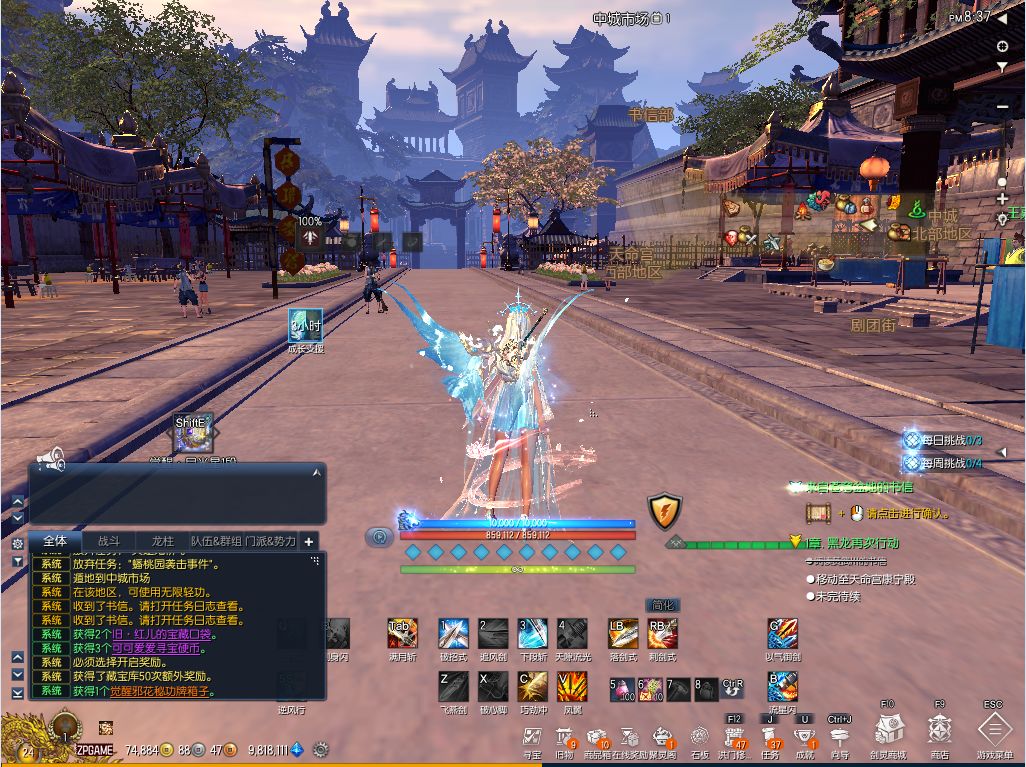Open the 商品箱 item box
This screenshot has height=767, width=1026.
click(x=598, y=738)
